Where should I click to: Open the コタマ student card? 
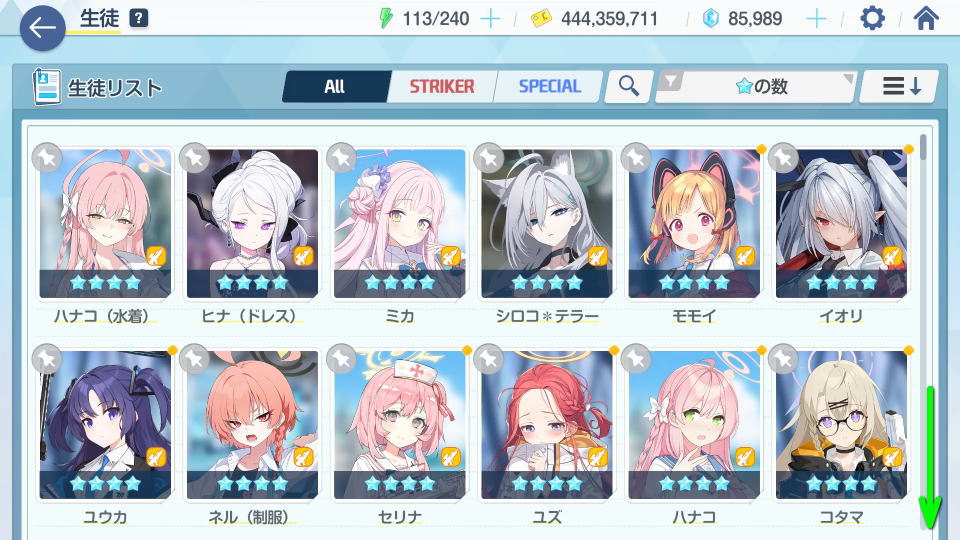[x=840, y=424]
